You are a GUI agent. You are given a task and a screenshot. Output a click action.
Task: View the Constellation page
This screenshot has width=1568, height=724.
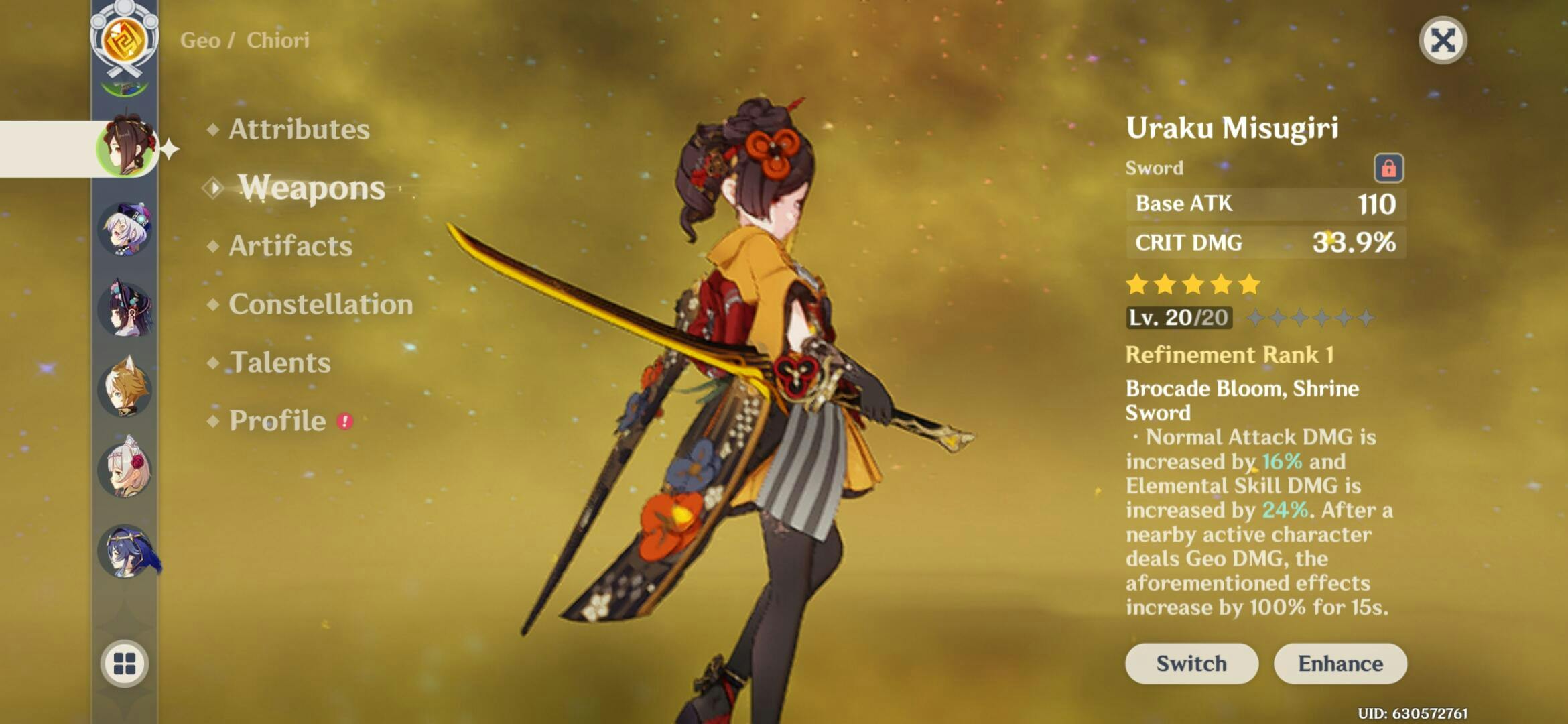point(320,304)
